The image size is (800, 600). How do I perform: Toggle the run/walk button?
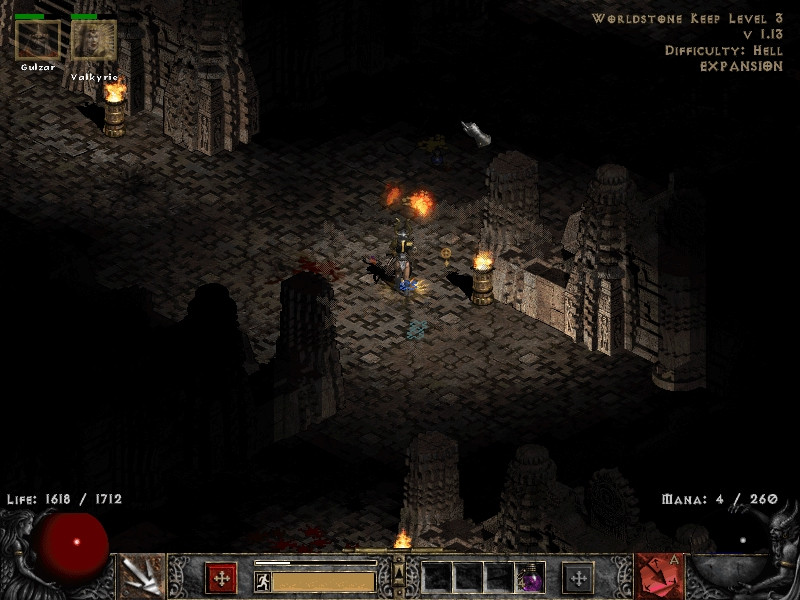263,581
